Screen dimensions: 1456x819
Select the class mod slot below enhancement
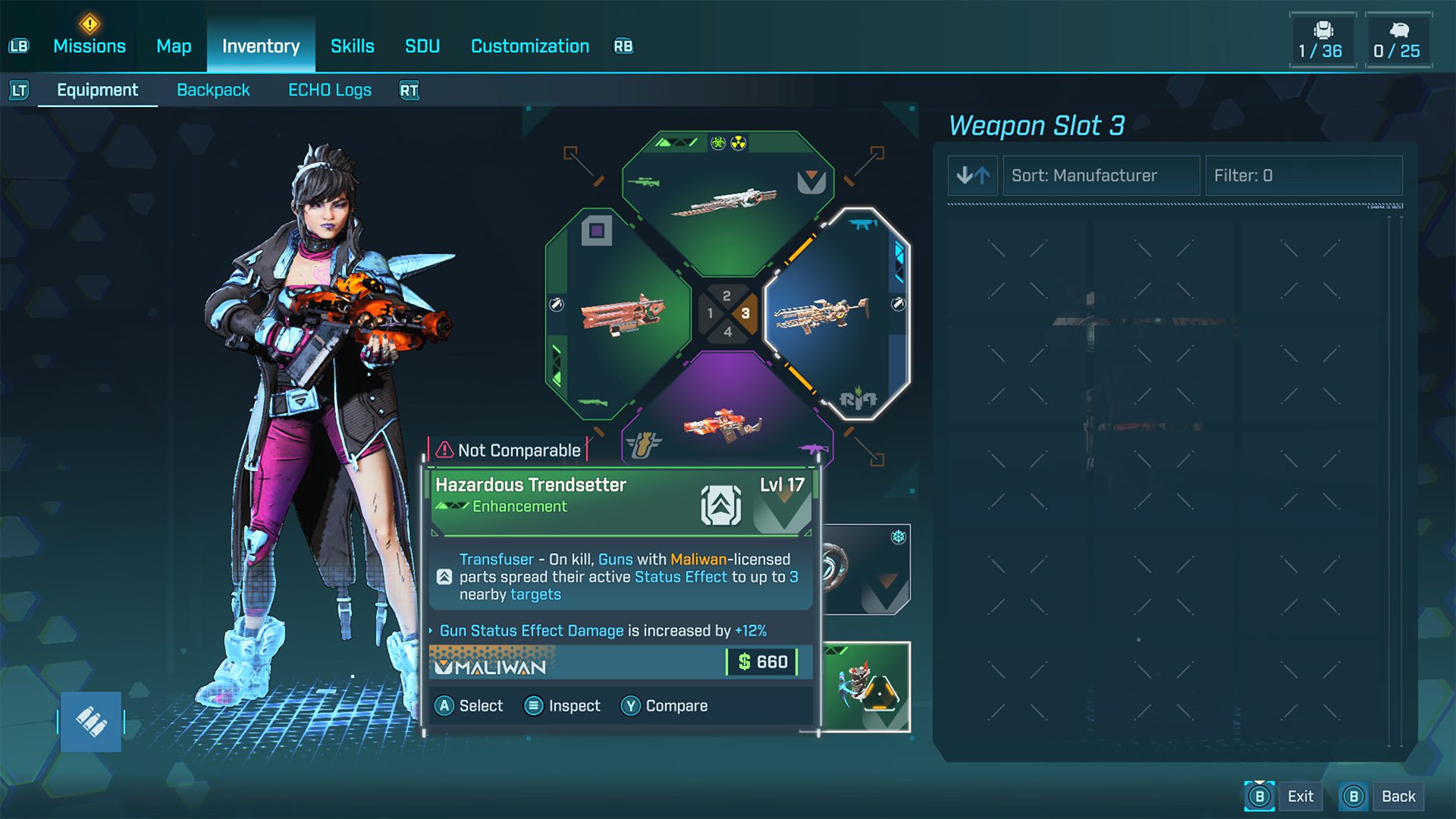click(x=866, y=687)
